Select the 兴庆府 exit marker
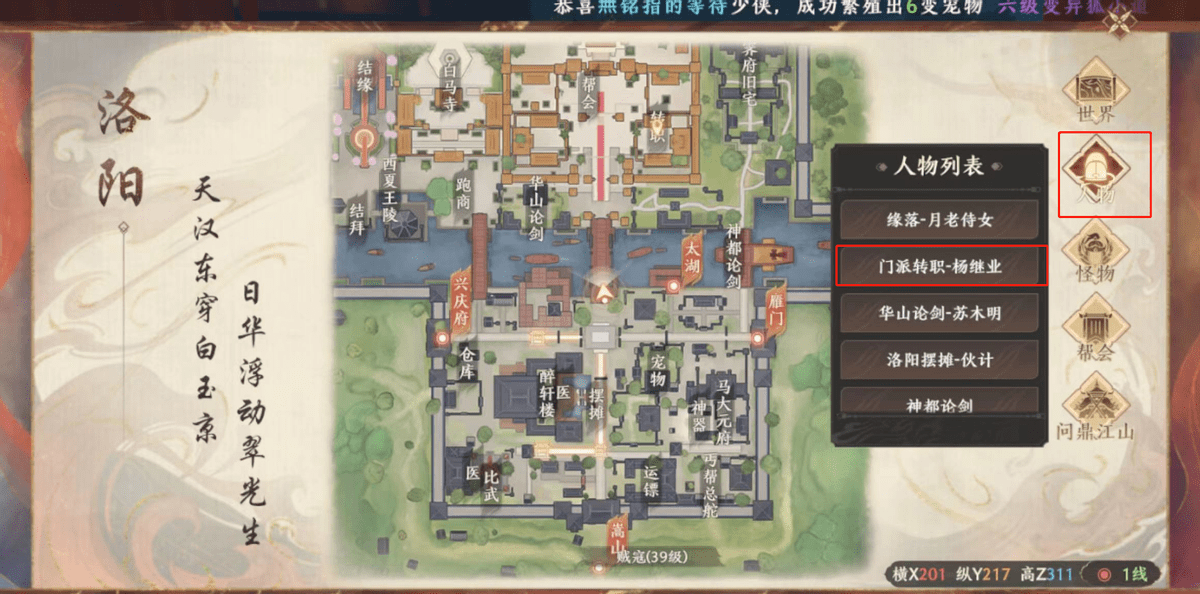This screenshot has width=1200, height=594. tap(461, 297)
